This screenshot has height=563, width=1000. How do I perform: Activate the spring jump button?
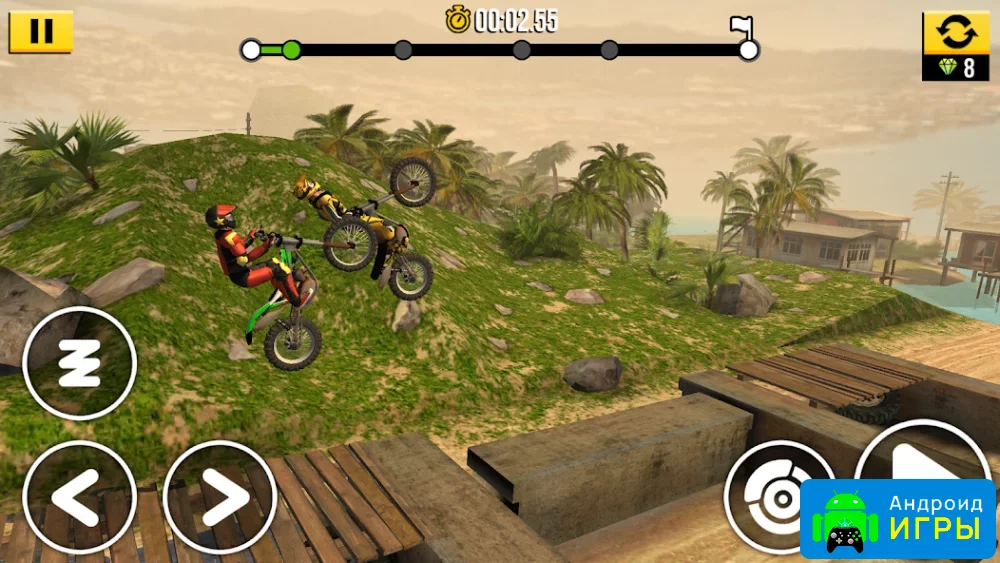coord(79,362)
